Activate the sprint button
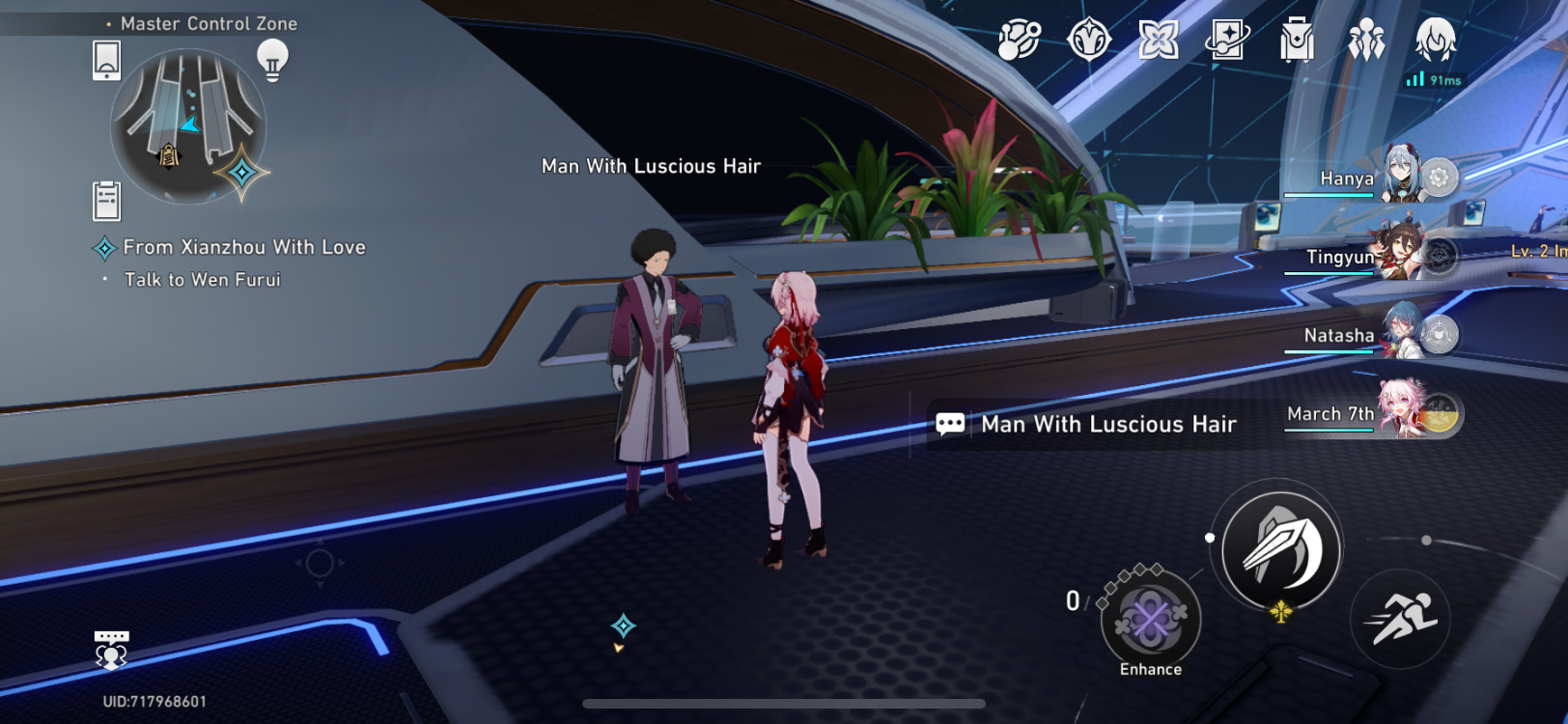1568x724 pixels. [1402, 619]
